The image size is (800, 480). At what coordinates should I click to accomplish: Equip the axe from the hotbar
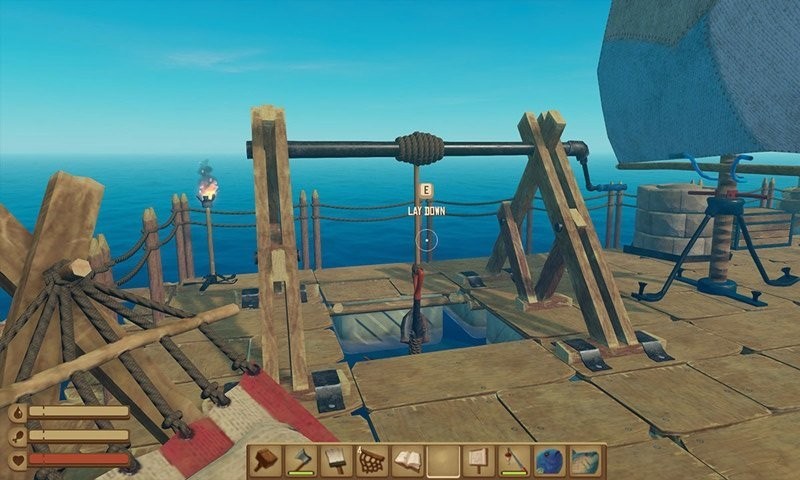[x=301, y=461]
